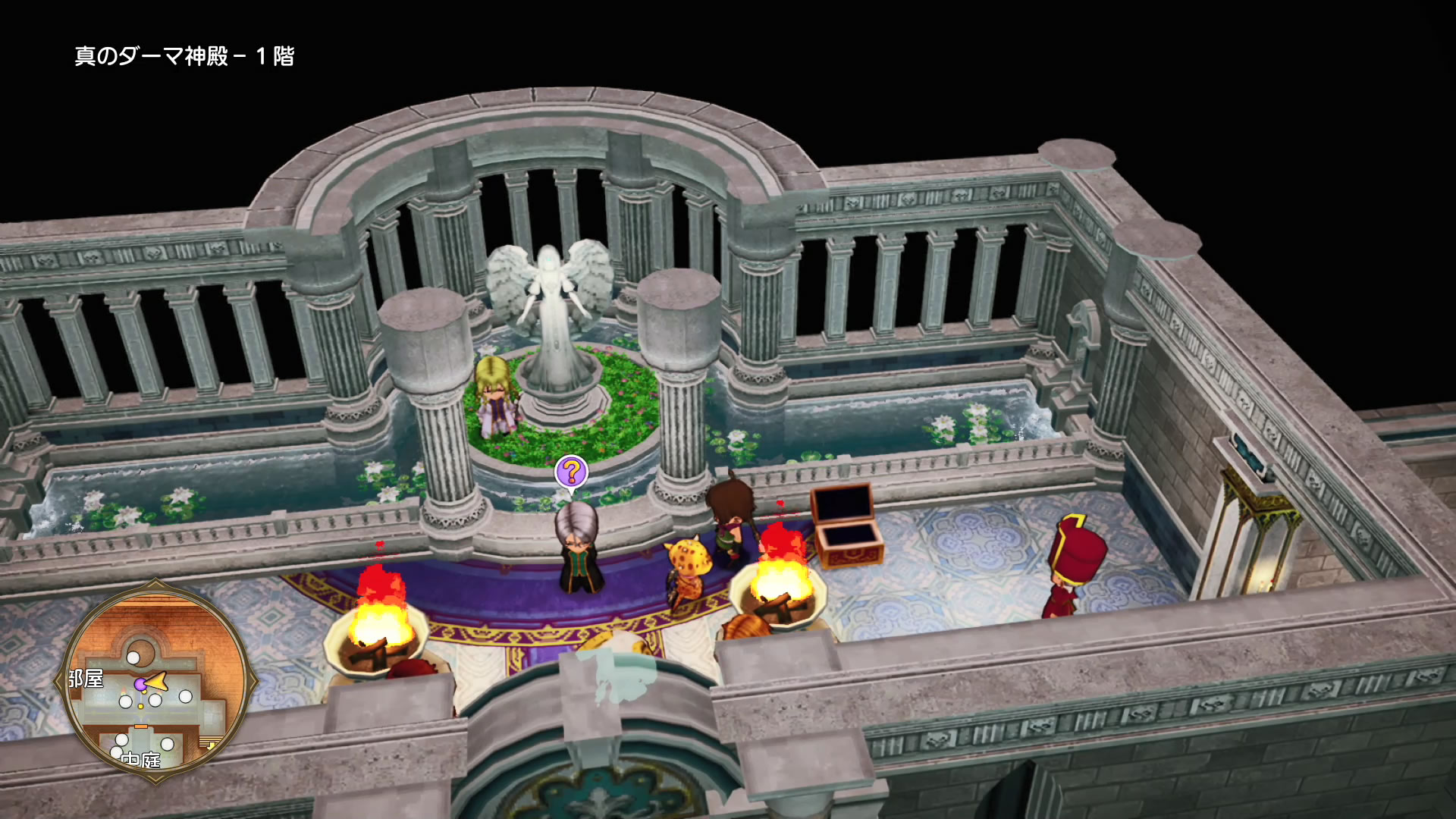The width and height of the screenshot is (1456, 819).
Task: Click the purple question mark speech bubble
Action: point(571,472)
